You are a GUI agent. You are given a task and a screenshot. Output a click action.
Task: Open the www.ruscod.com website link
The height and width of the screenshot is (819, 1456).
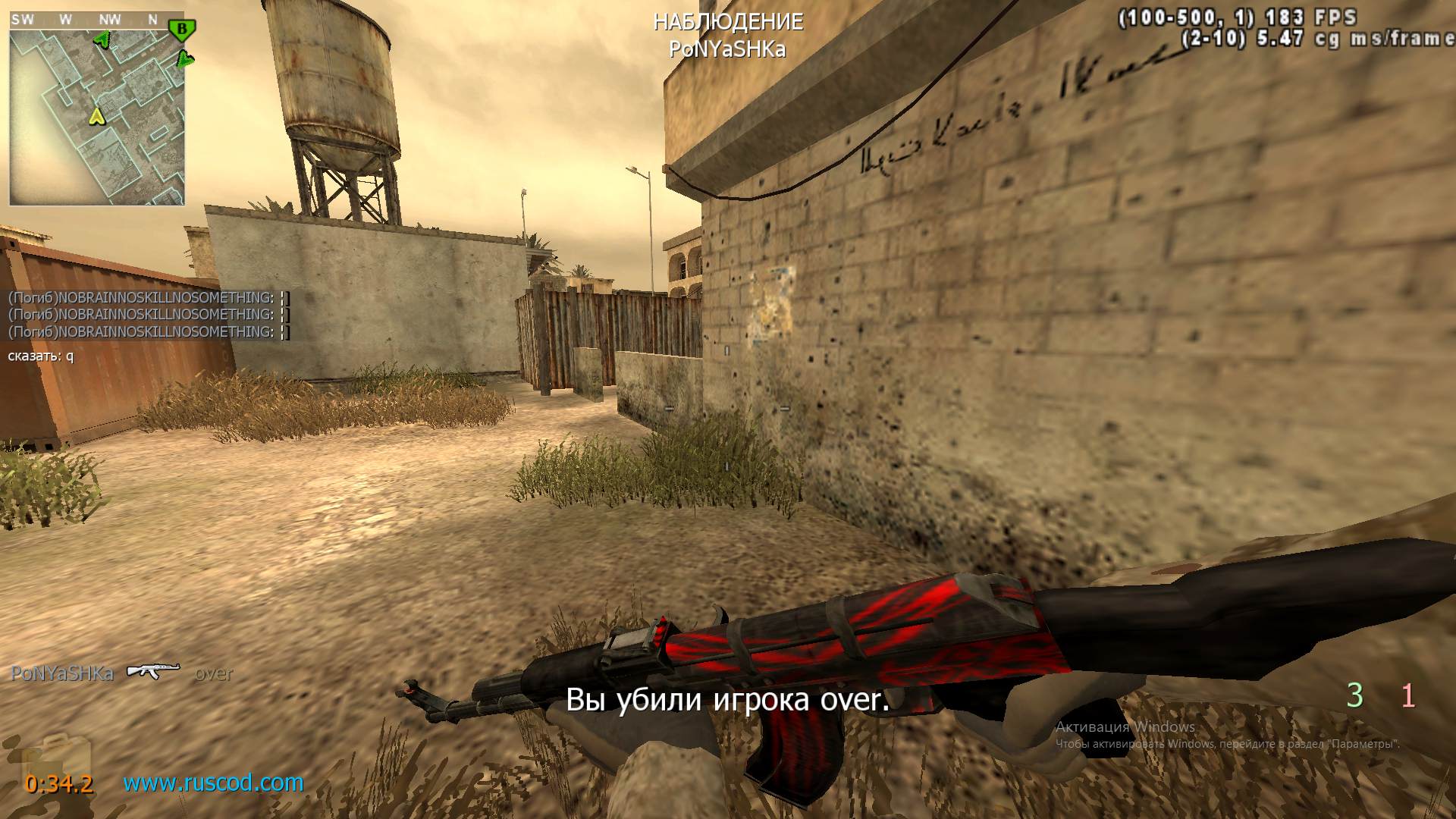tap(213, 783)
